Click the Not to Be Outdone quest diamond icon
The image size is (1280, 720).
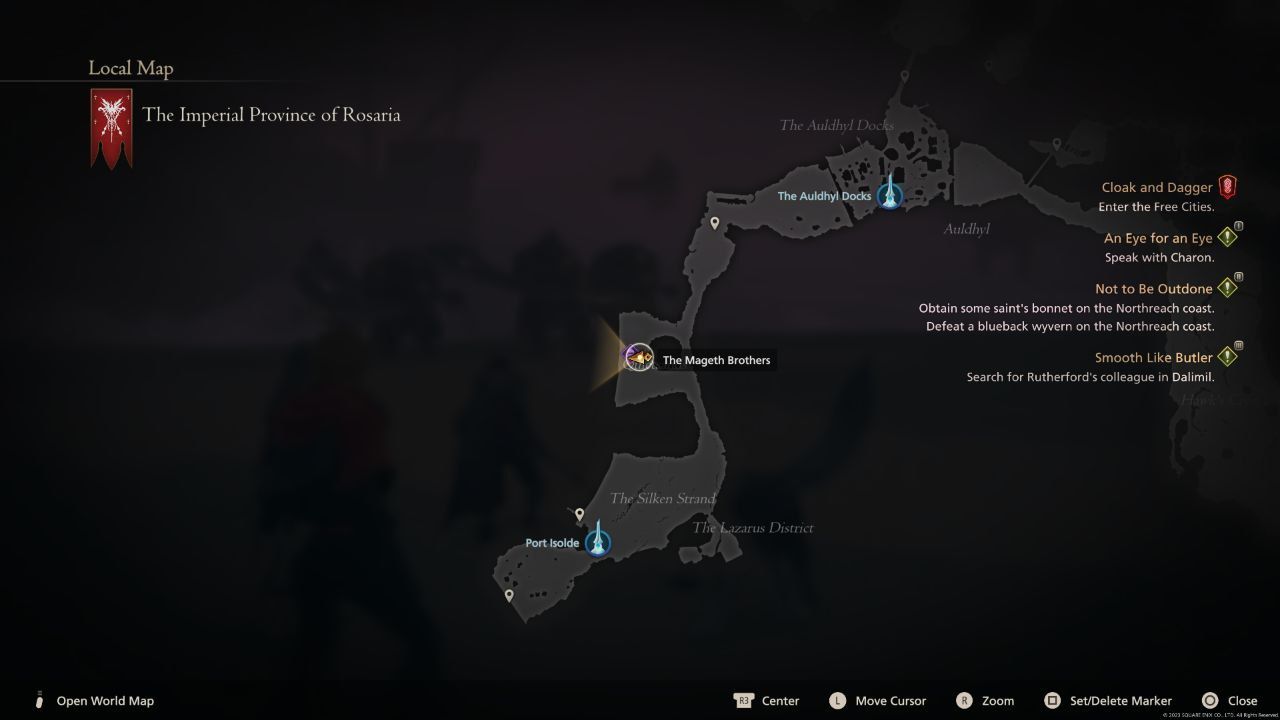pyautogui.click(x=1228, y=287)
